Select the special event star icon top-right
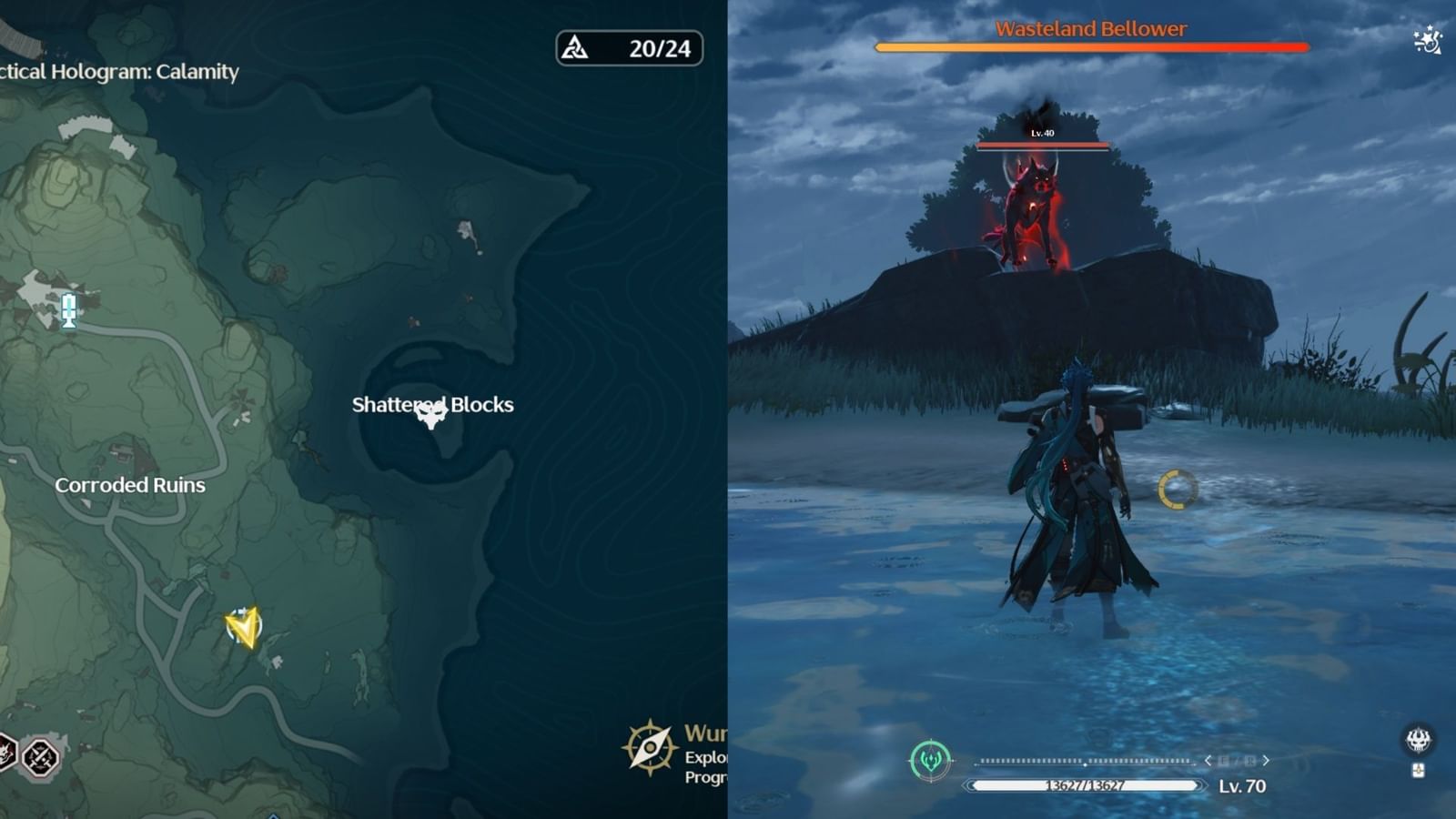Screen dimensions: 1456x819 pyautogui.click(x=1426, y=41)
